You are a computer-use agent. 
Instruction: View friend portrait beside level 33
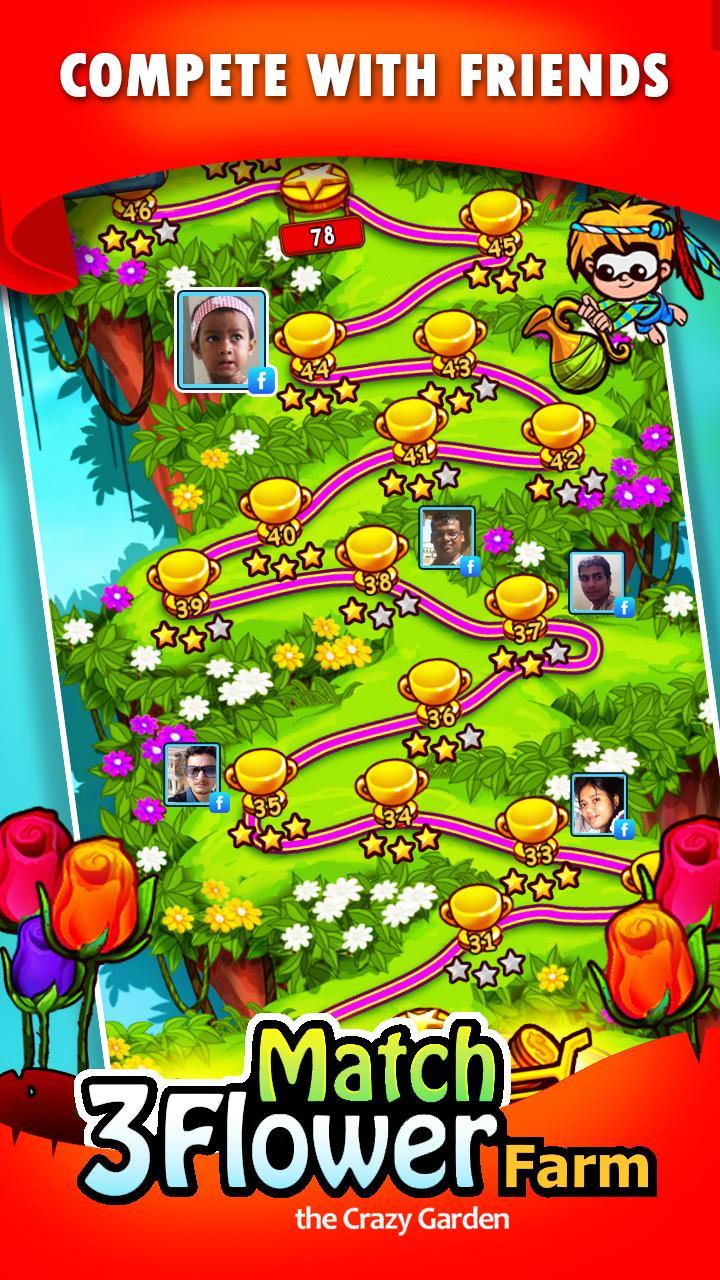[x=598, y=803]
